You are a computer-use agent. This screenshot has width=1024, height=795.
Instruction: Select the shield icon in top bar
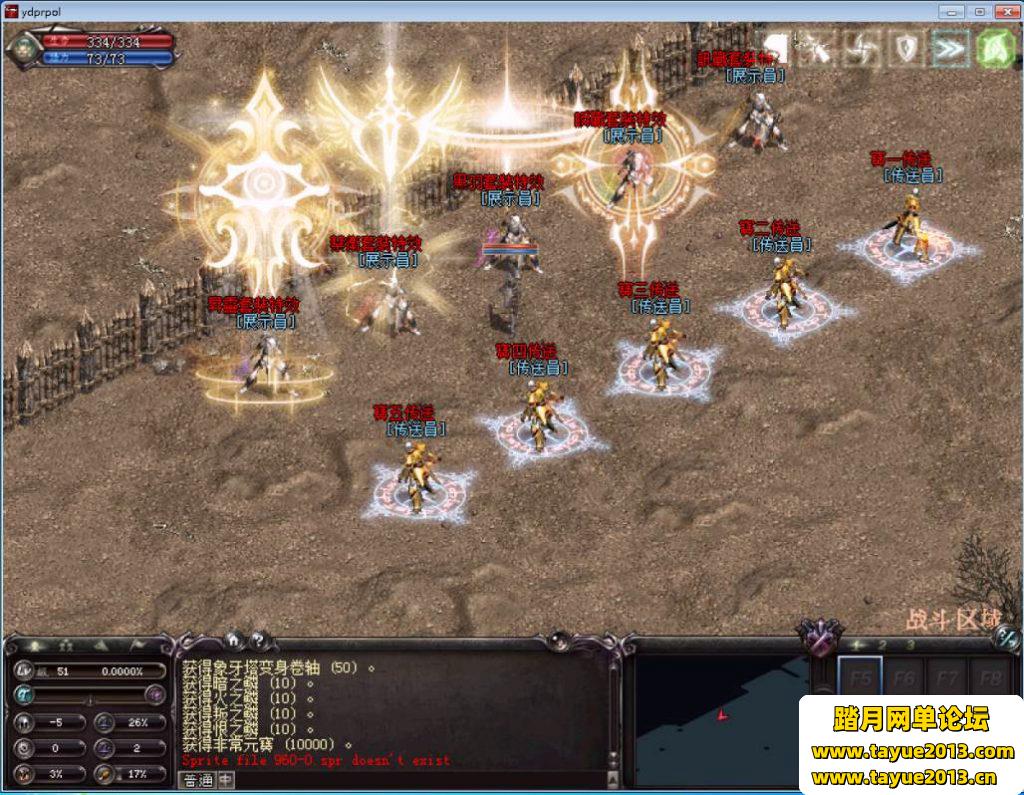(906, 47)
